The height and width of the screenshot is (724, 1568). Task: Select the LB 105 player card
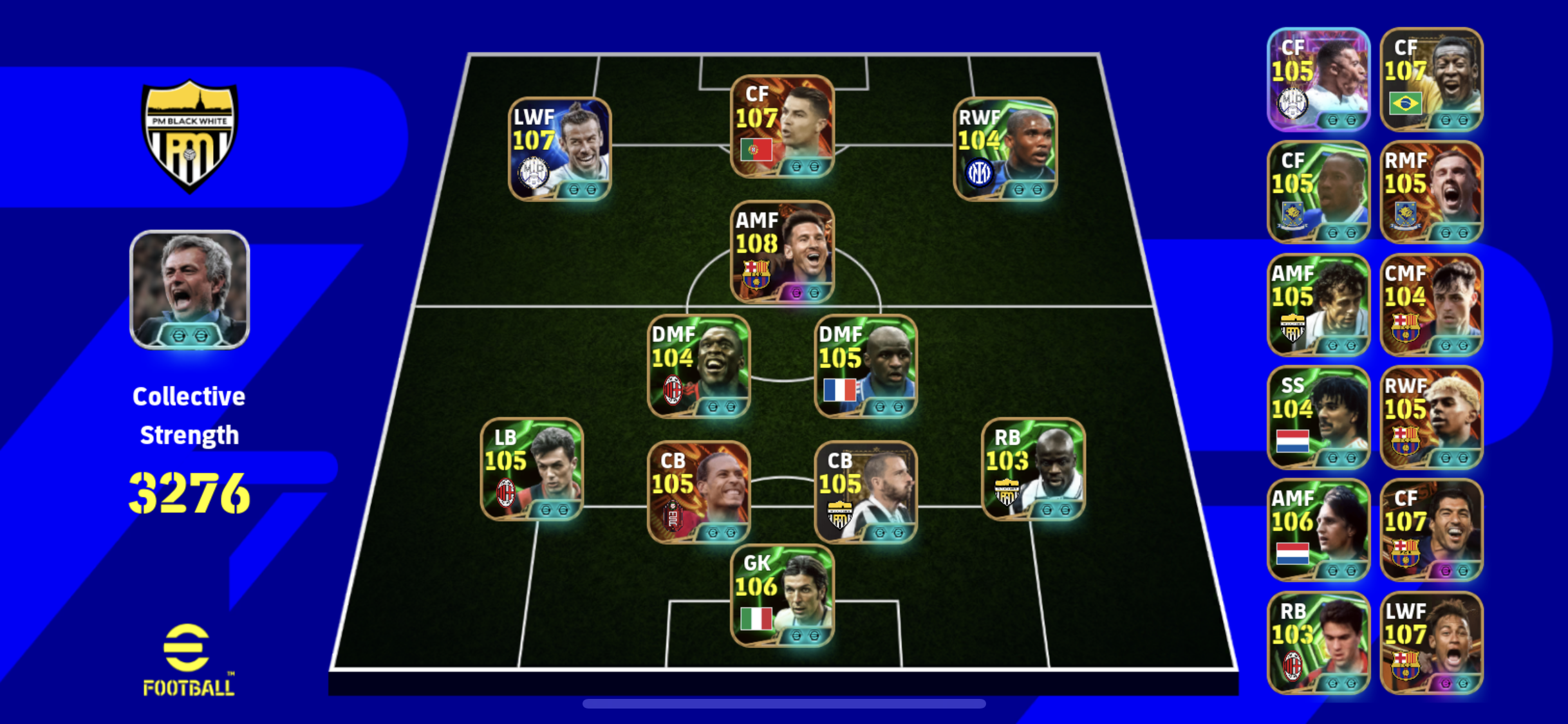[x=532, y=469]
